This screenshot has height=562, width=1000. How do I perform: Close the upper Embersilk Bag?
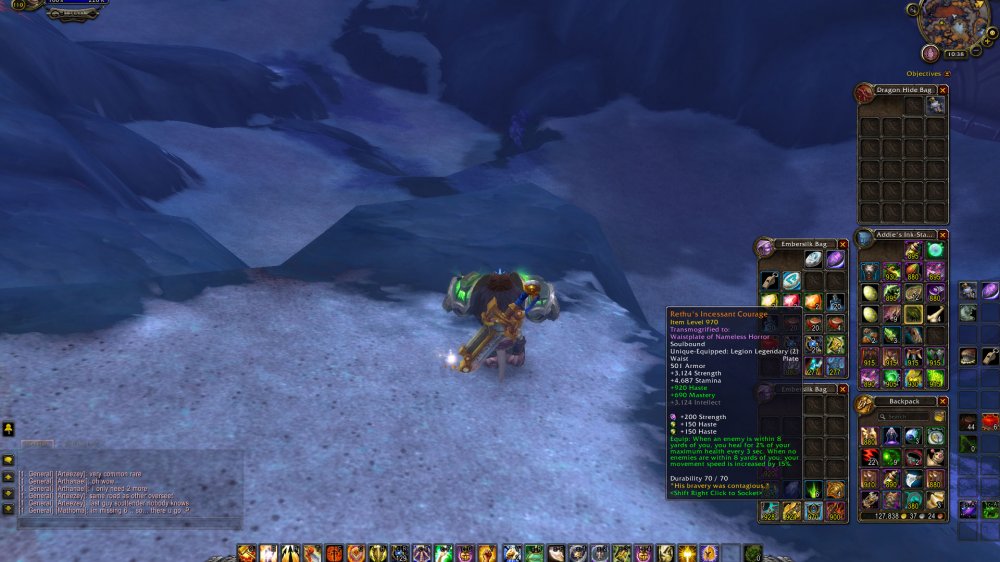842,244
